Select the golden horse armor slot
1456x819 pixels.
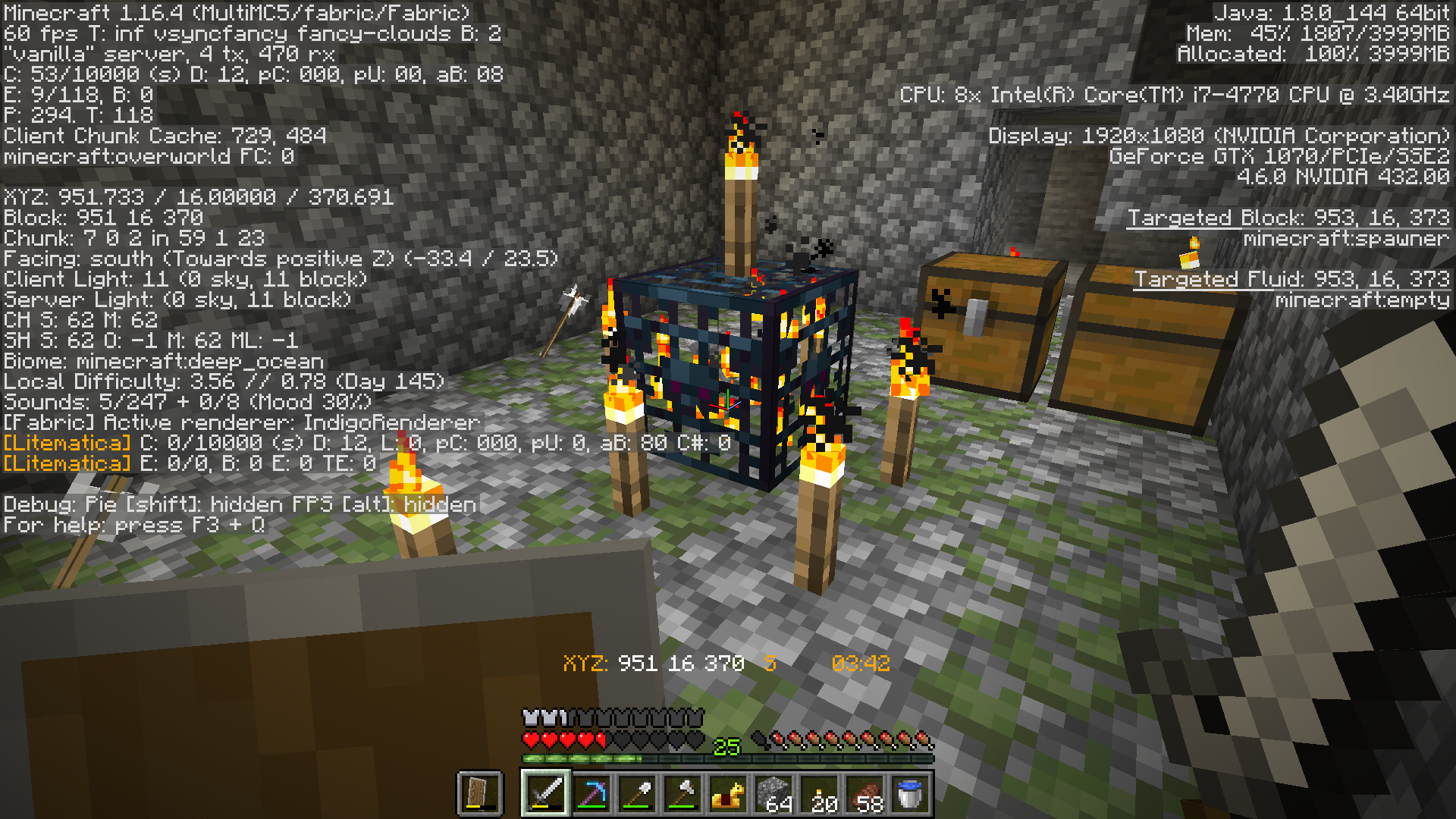pos(727,793)
